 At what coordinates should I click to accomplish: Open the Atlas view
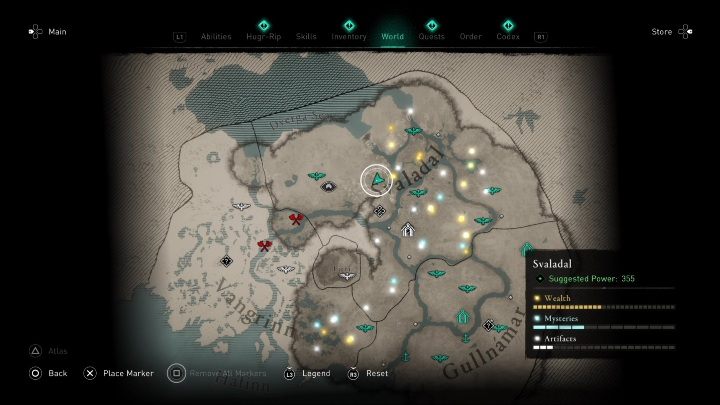click(x=52, y=351)
